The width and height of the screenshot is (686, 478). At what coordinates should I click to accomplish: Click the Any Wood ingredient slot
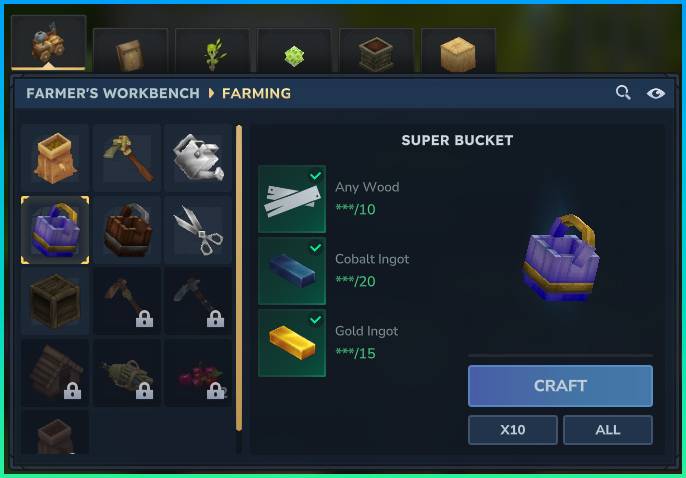(292, 199)
